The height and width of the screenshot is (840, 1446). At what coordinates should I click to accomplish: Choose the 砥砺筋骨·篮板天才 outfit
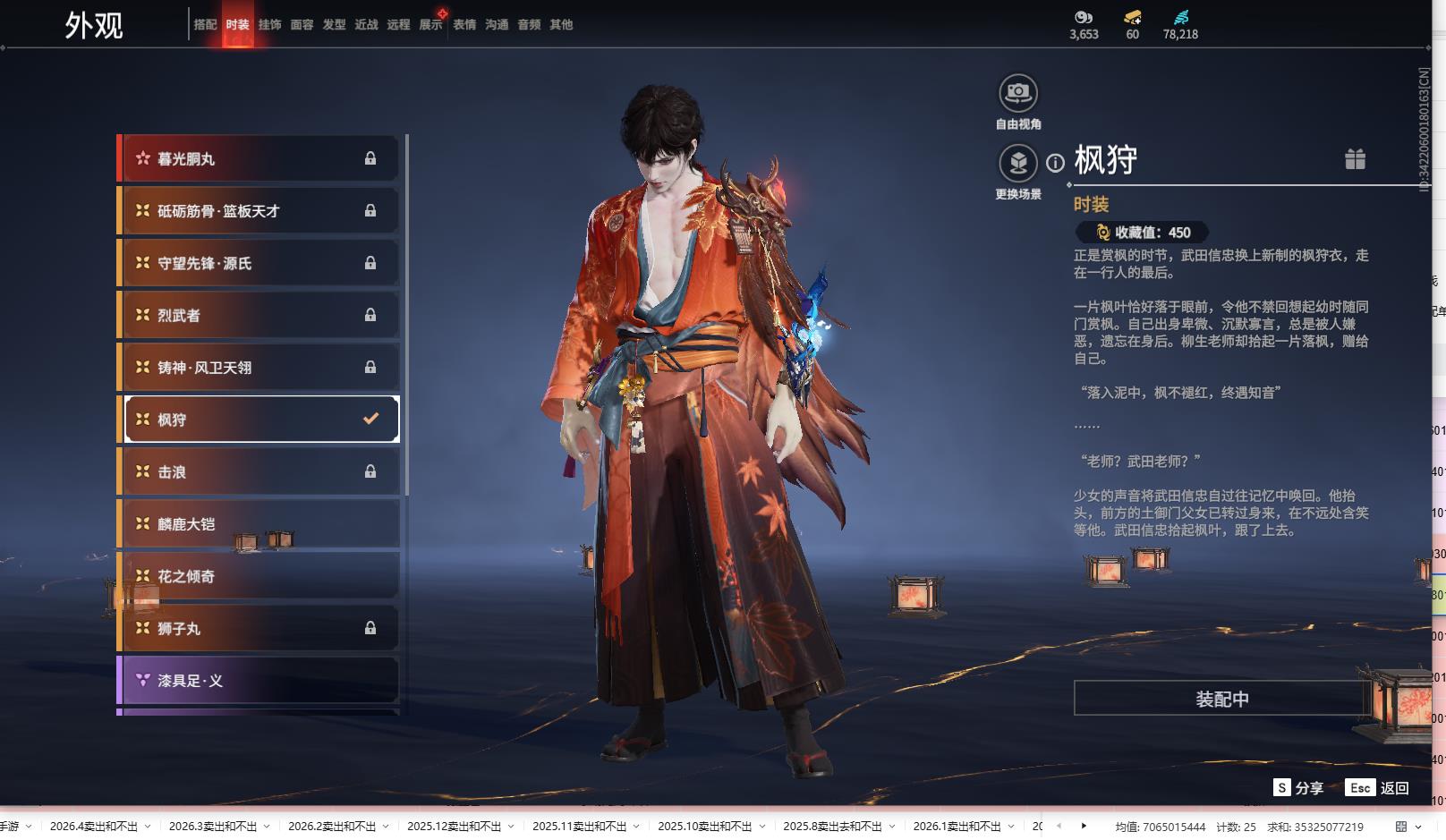coord(259,211)
